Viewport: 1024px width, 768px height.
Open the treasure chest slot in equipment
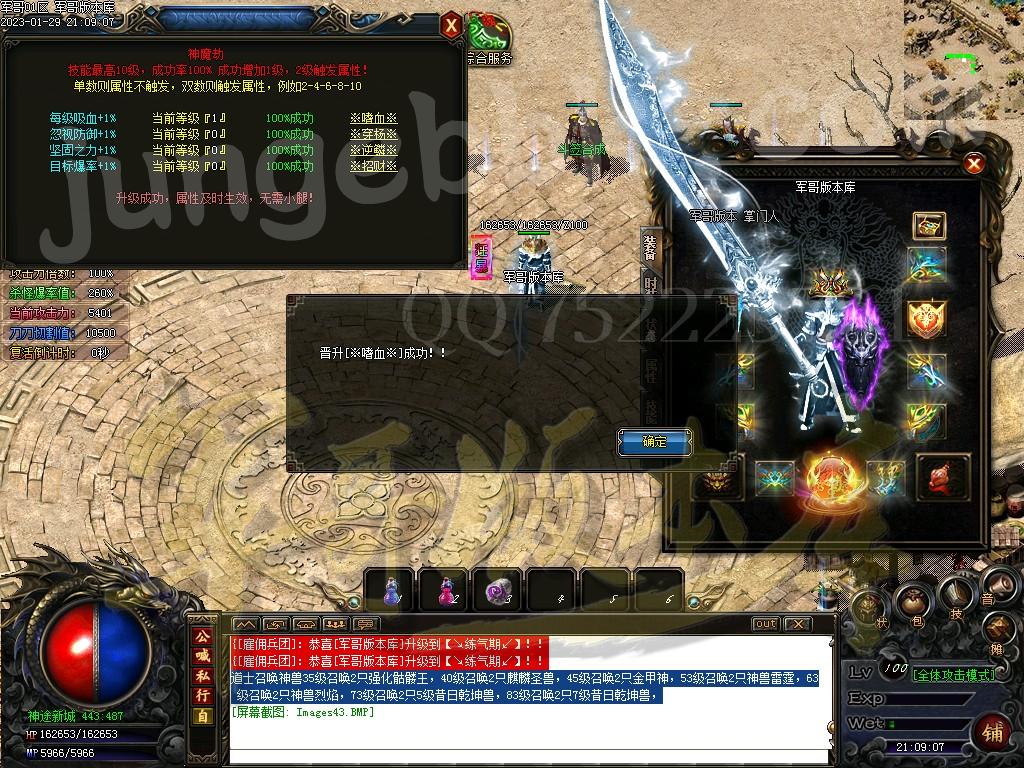tap(929, 226)
